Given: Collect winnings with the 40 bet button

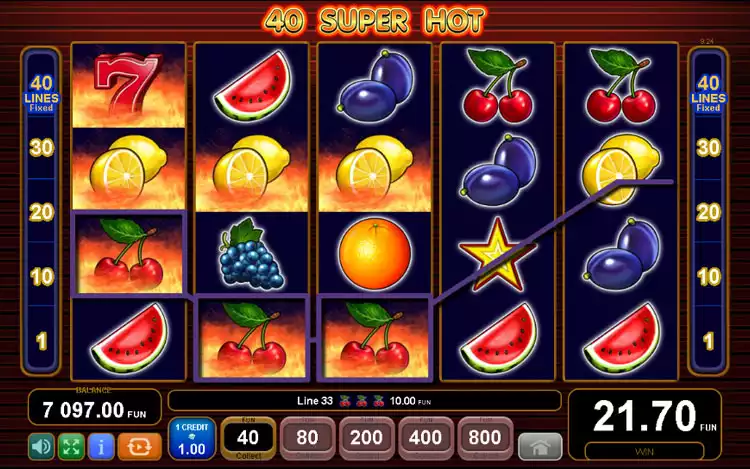Looking at the screenshot, I should (248, 439).
